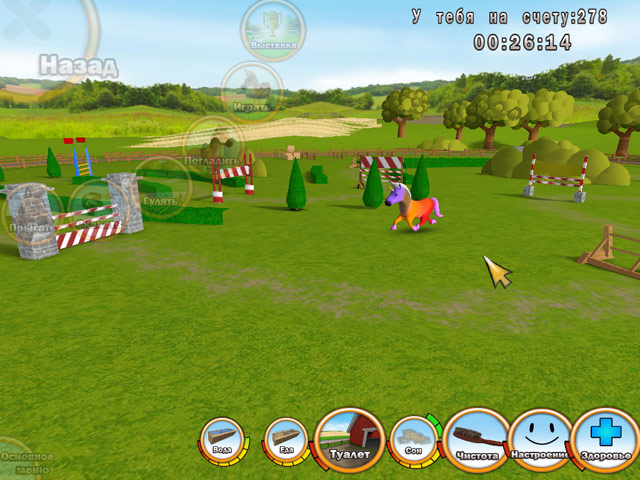This screenshot has height=480, width=640.
Task: Choose the Играть action circle
Action: pyautogui.click(x=251, y=90)
